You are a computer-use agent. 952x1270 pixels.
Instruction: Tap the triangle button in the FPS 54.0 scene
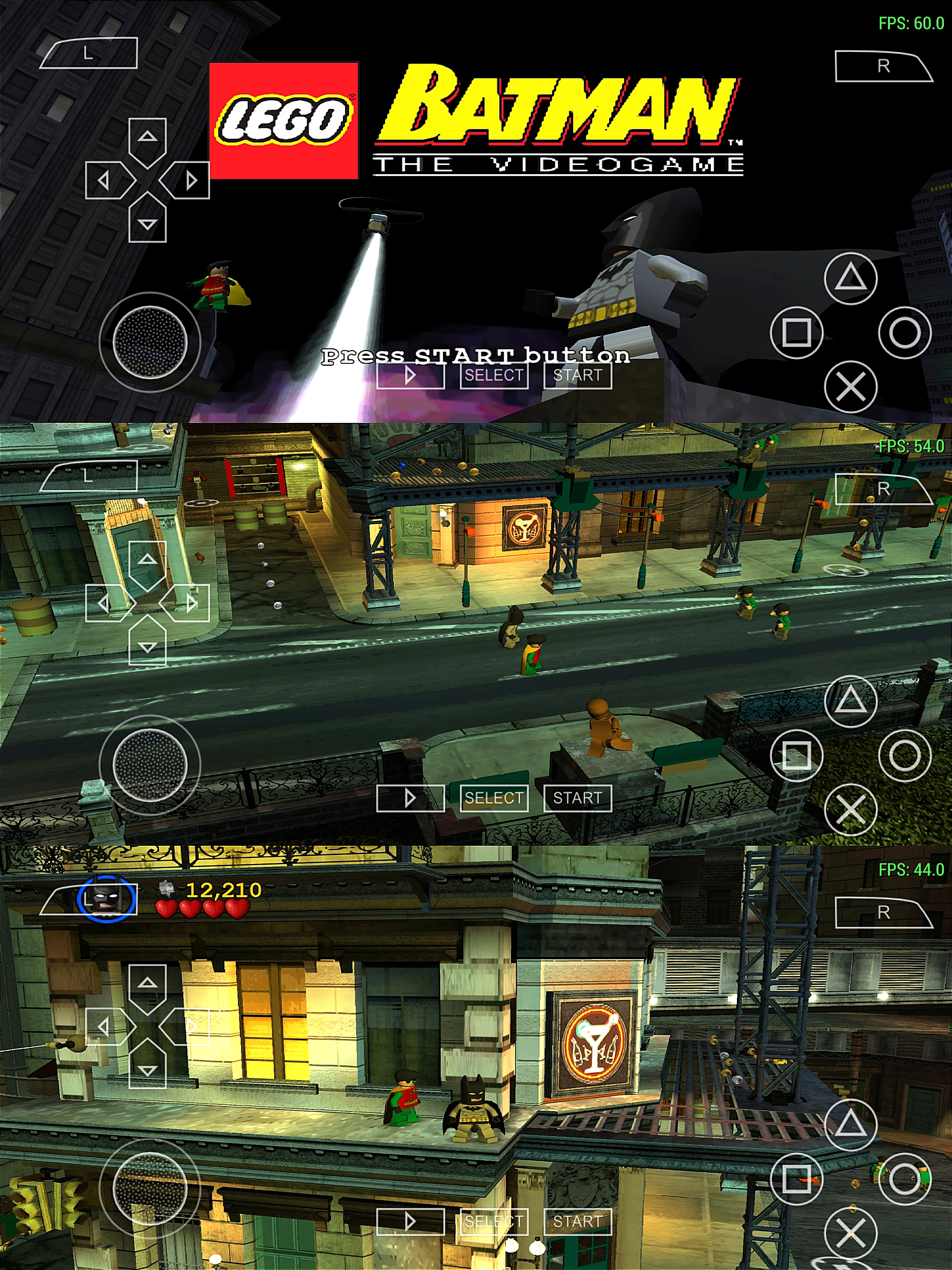tap(851, 700)
